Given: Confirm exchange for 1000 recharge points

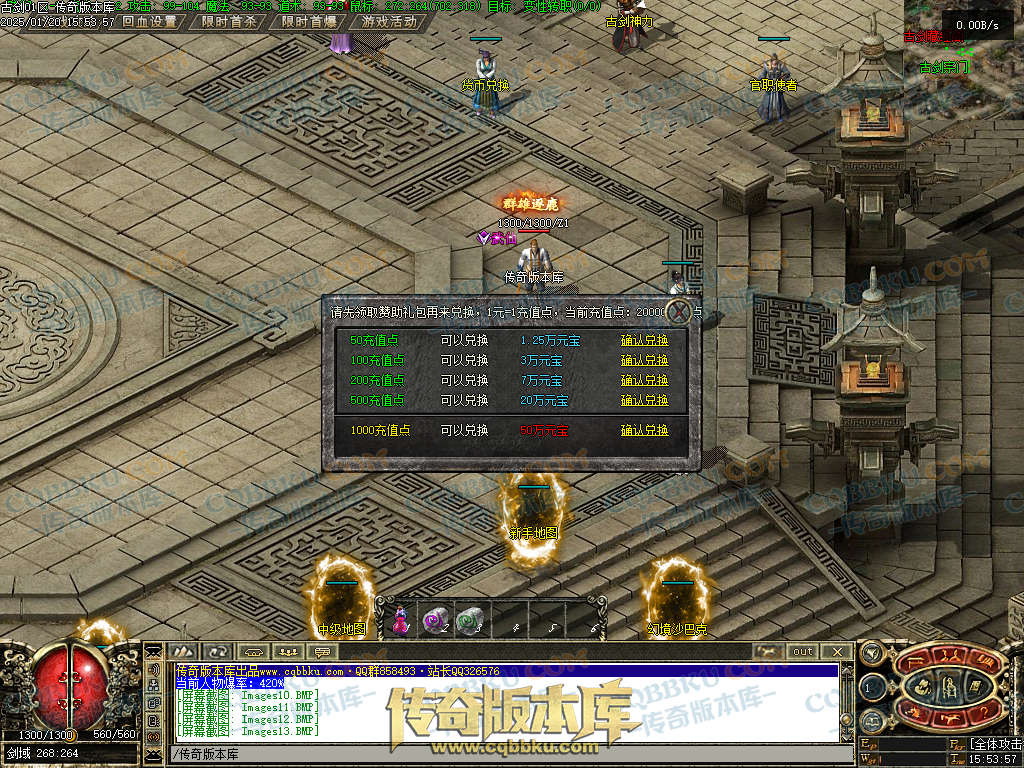Looking at the screenshot, I should tap(644, 431).
